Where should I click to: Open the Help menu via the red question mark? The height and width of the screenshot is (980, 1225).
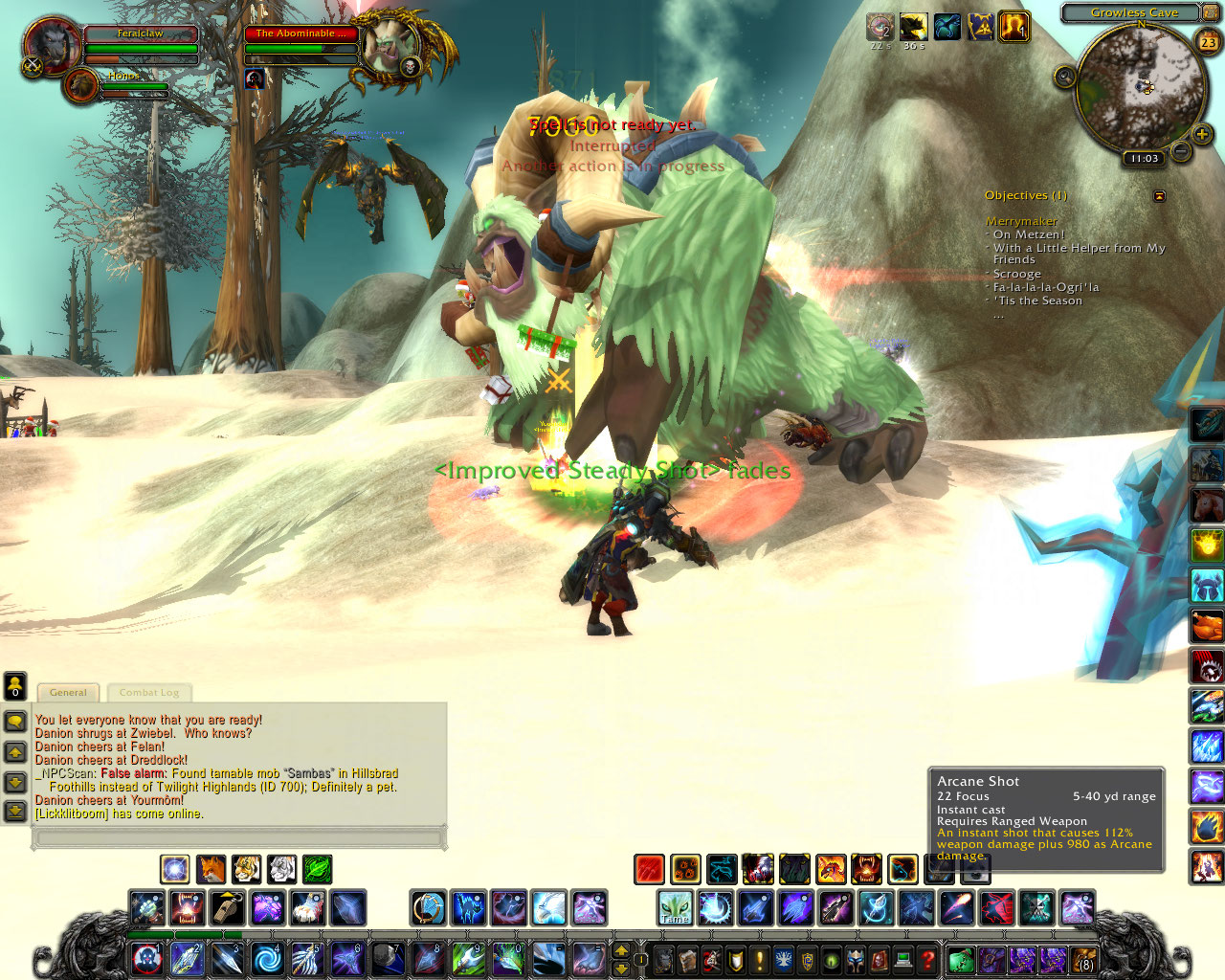click(x=927, y=959)
